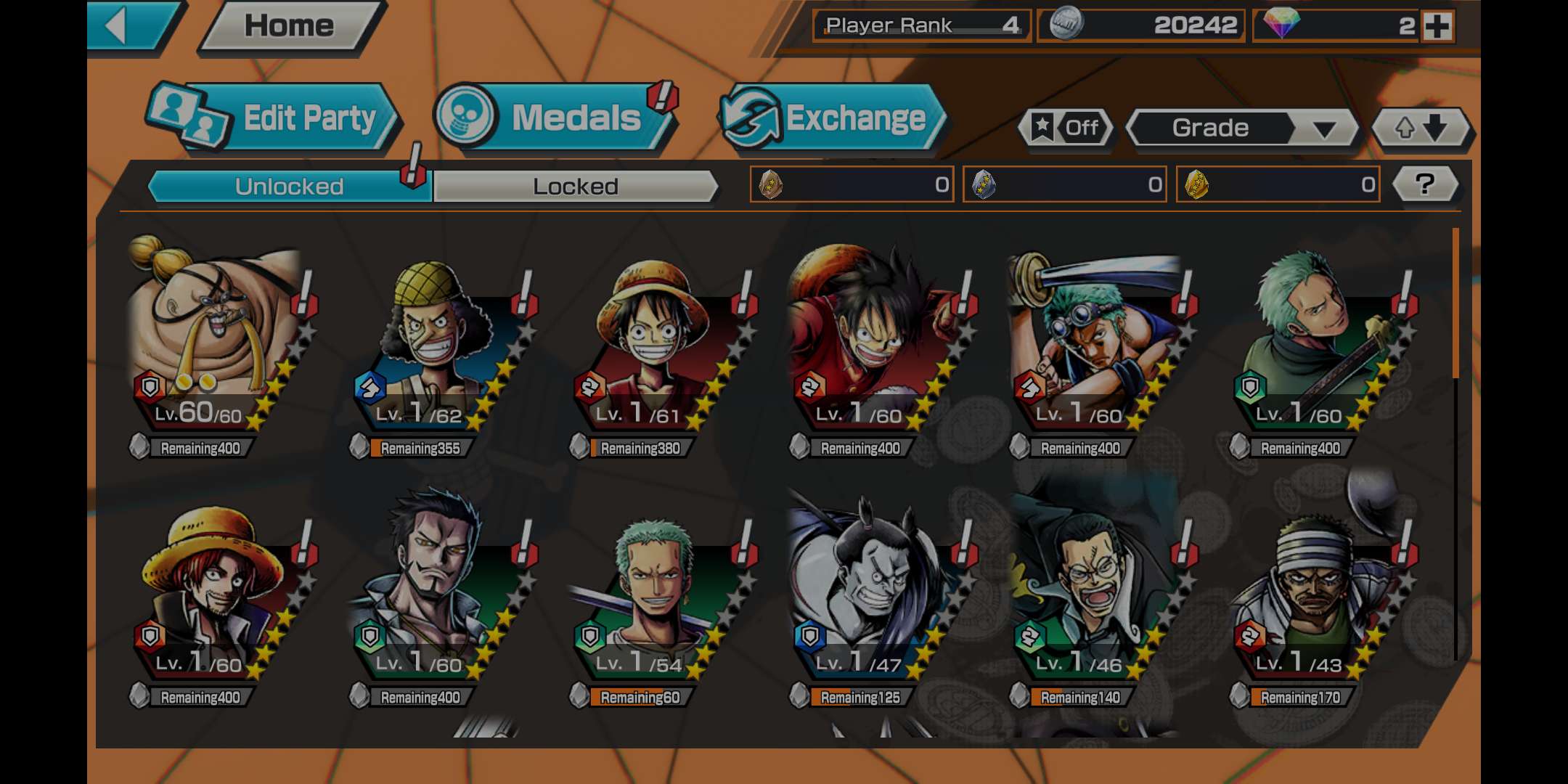Reverse sort order with the arrows button

click(1420, 128)
